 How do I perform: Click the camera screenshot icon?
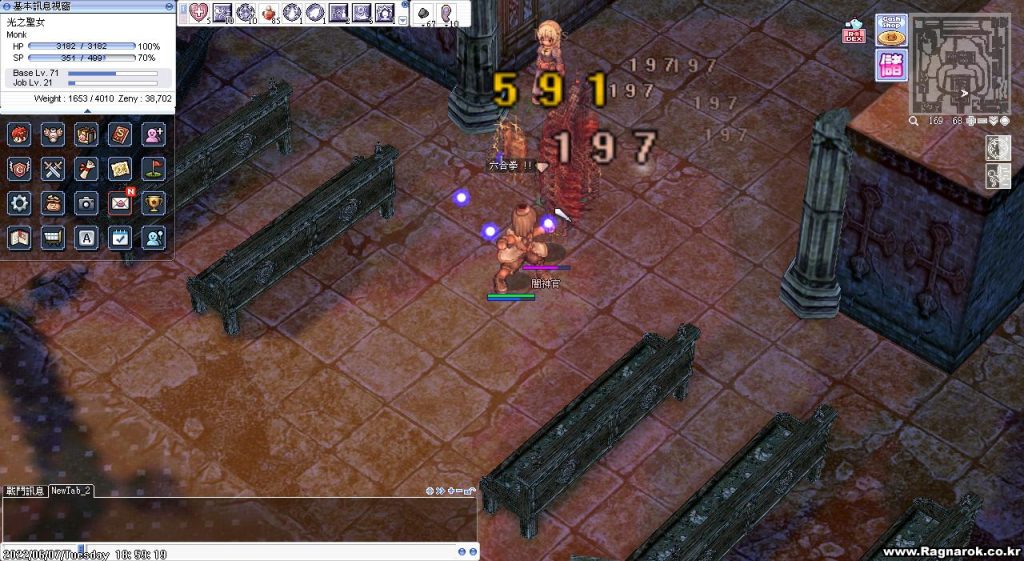(87, 203)
